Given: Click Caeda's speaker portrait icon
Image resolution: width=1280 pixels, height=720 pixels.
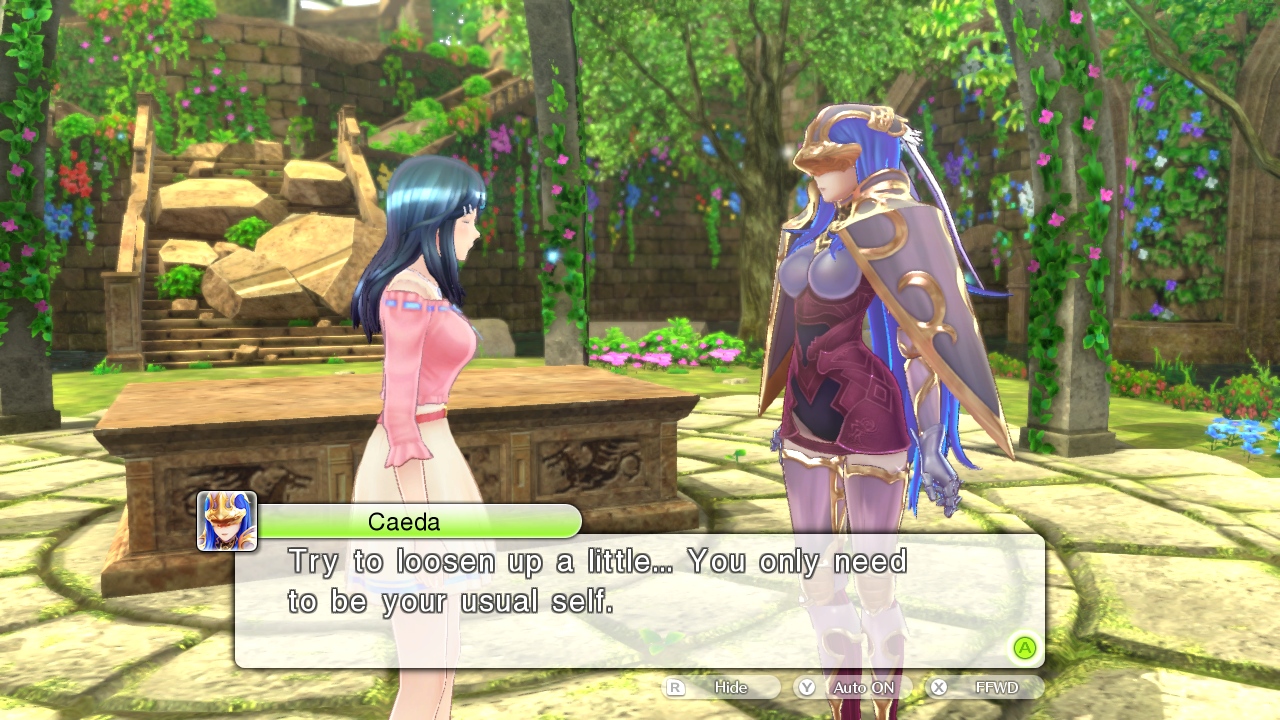Looking at the screenshot, I should 227,521.
